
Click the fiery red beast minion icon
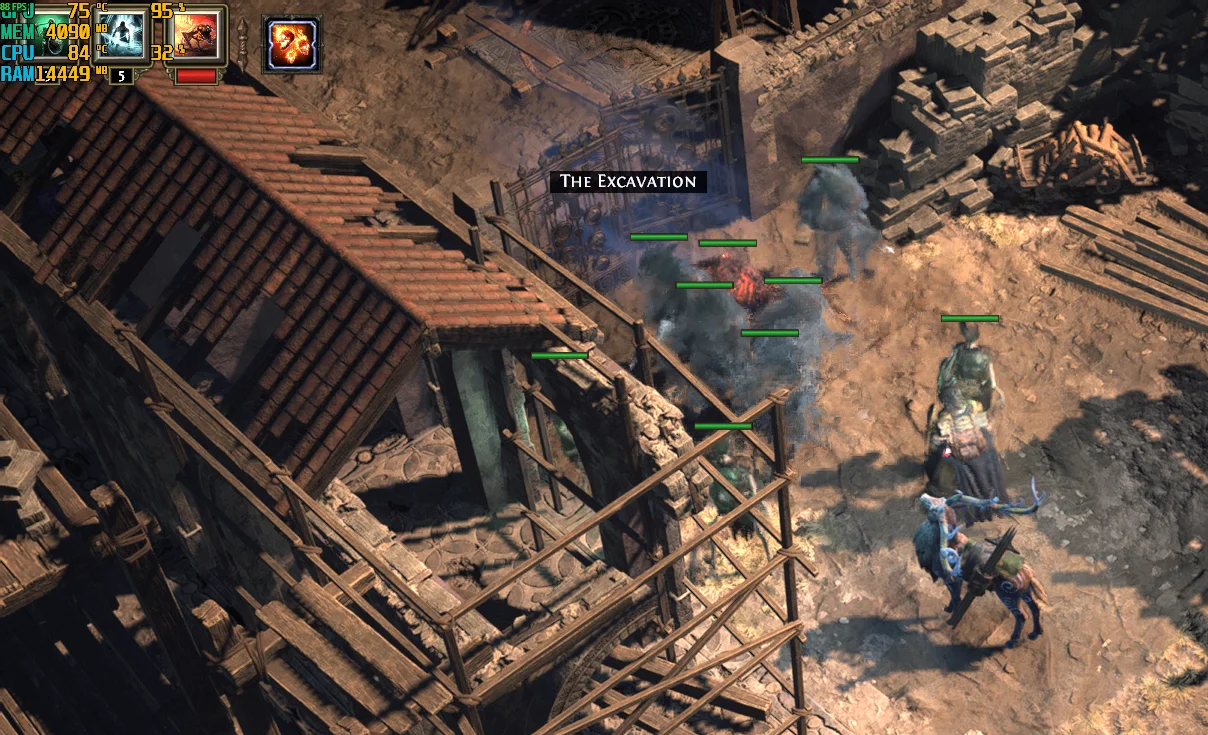coord(196,34)
